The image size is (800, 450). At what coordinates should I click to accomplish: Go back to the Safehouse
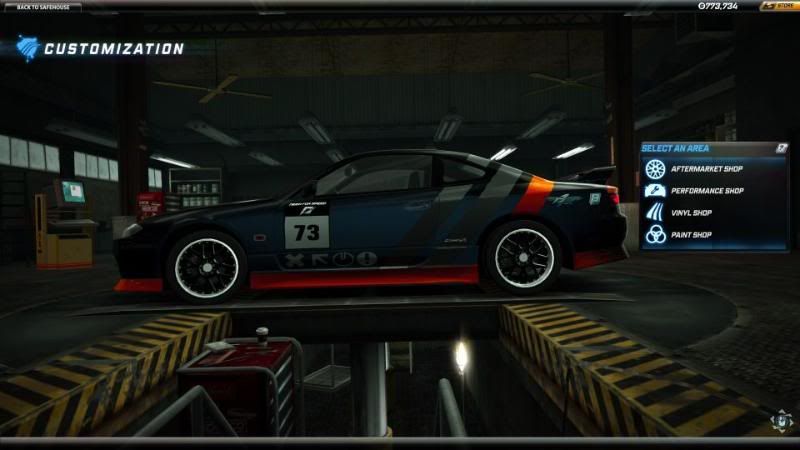click(x=42, y=6)
